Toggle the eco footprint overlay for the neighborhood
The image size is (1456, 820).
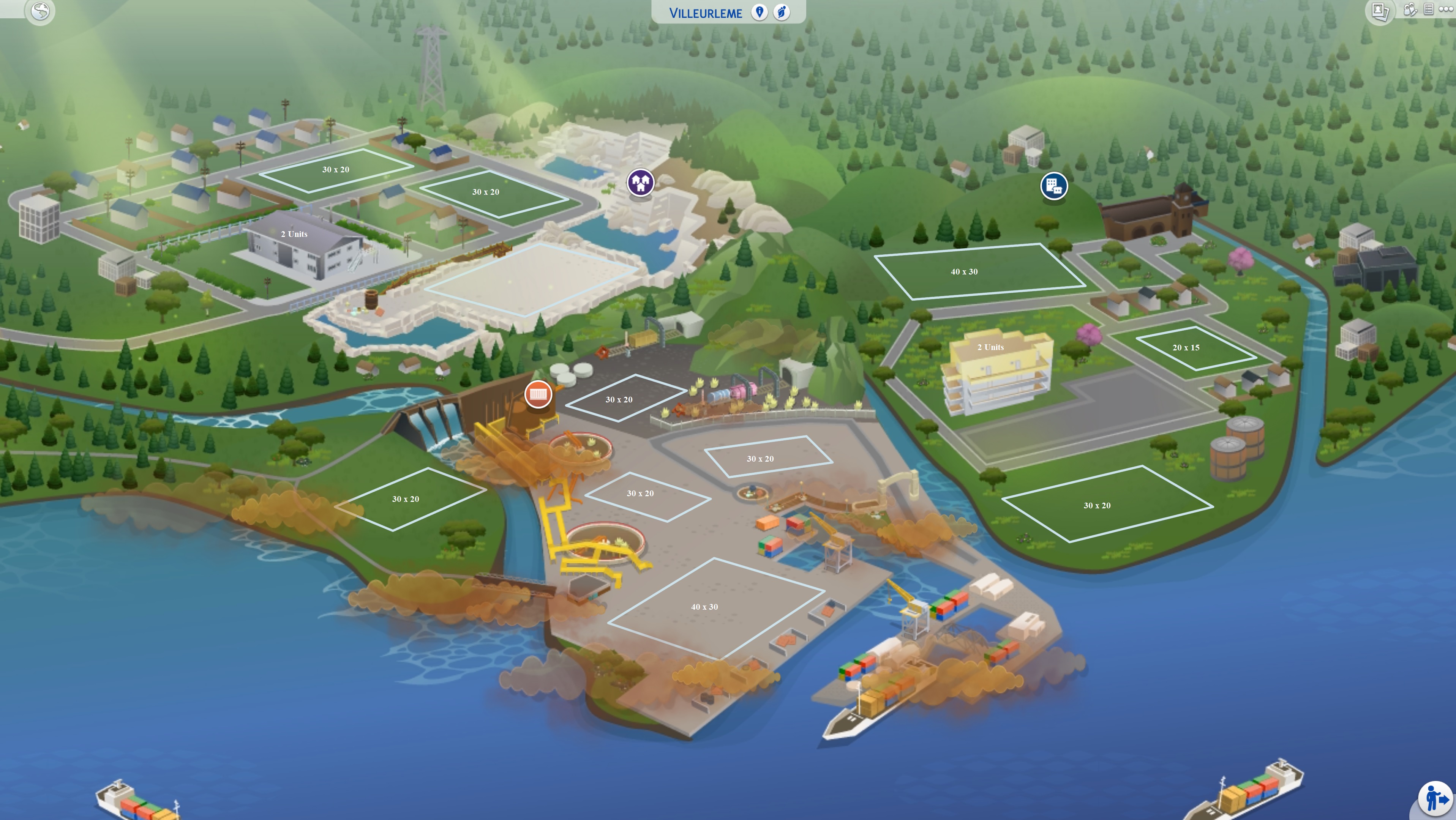pos(782,11)
